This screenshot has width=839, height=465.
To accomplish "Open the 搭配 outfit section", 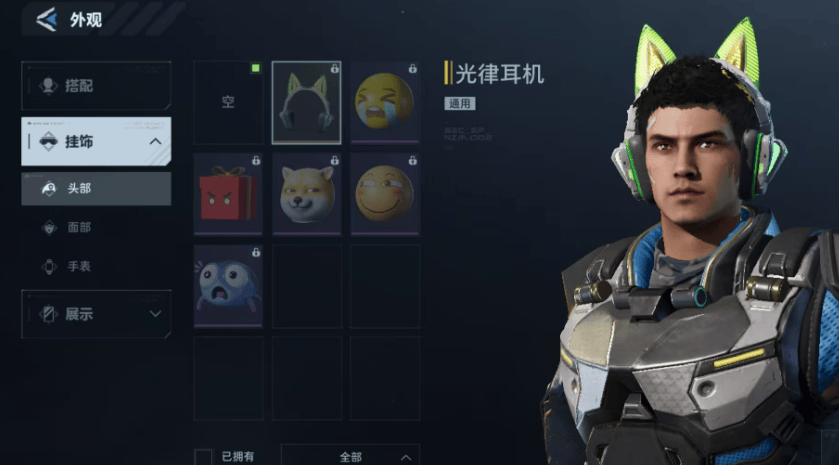I will coord(96,86).
